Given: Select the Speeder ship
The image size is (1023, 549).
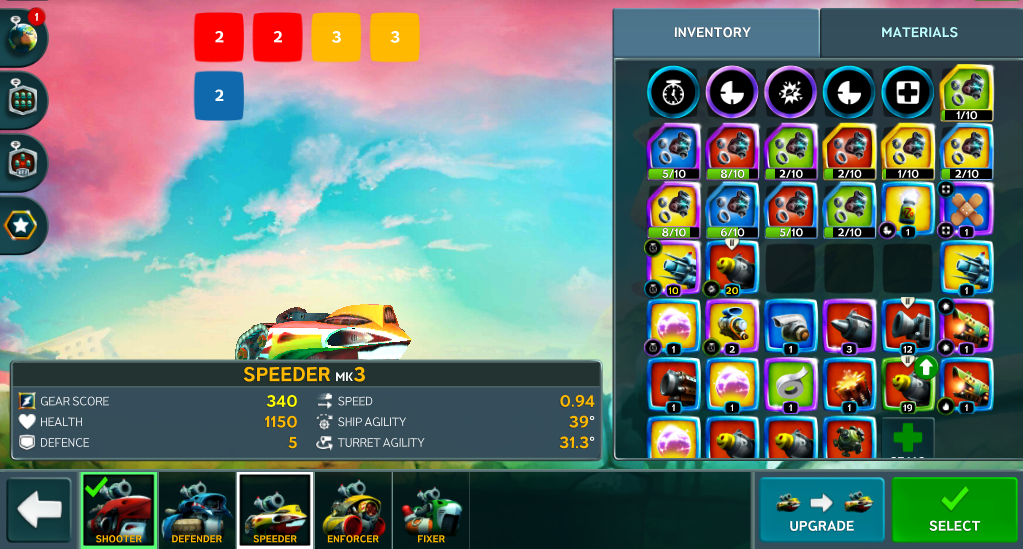Looking at the screenshot, I should [x=275, y=509].
